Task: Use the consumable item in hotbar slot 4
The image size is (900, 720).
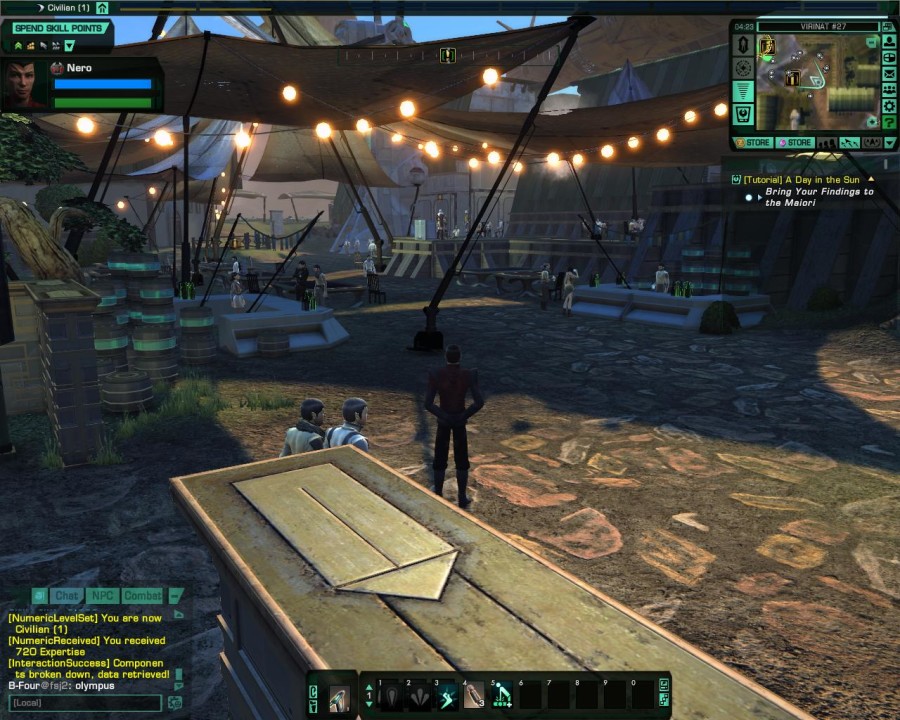Action: coord(474,696)
